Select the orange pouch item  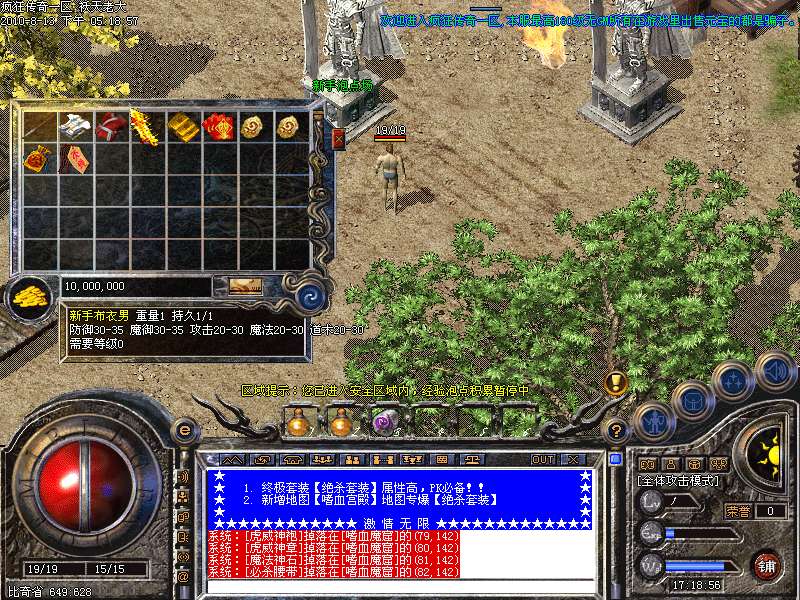coord(39,158)
